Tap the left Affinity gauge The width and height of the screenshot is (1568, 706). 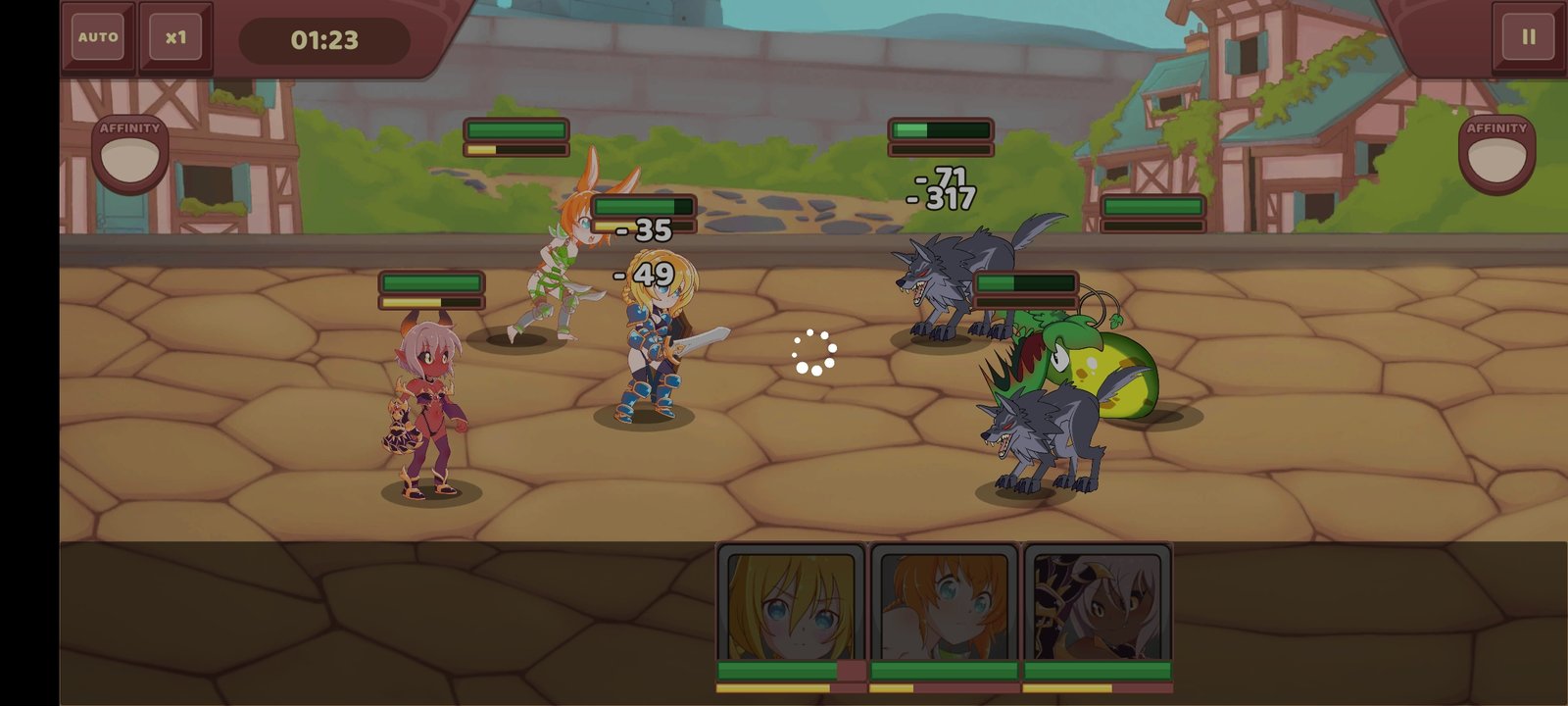tap(129, 155)
